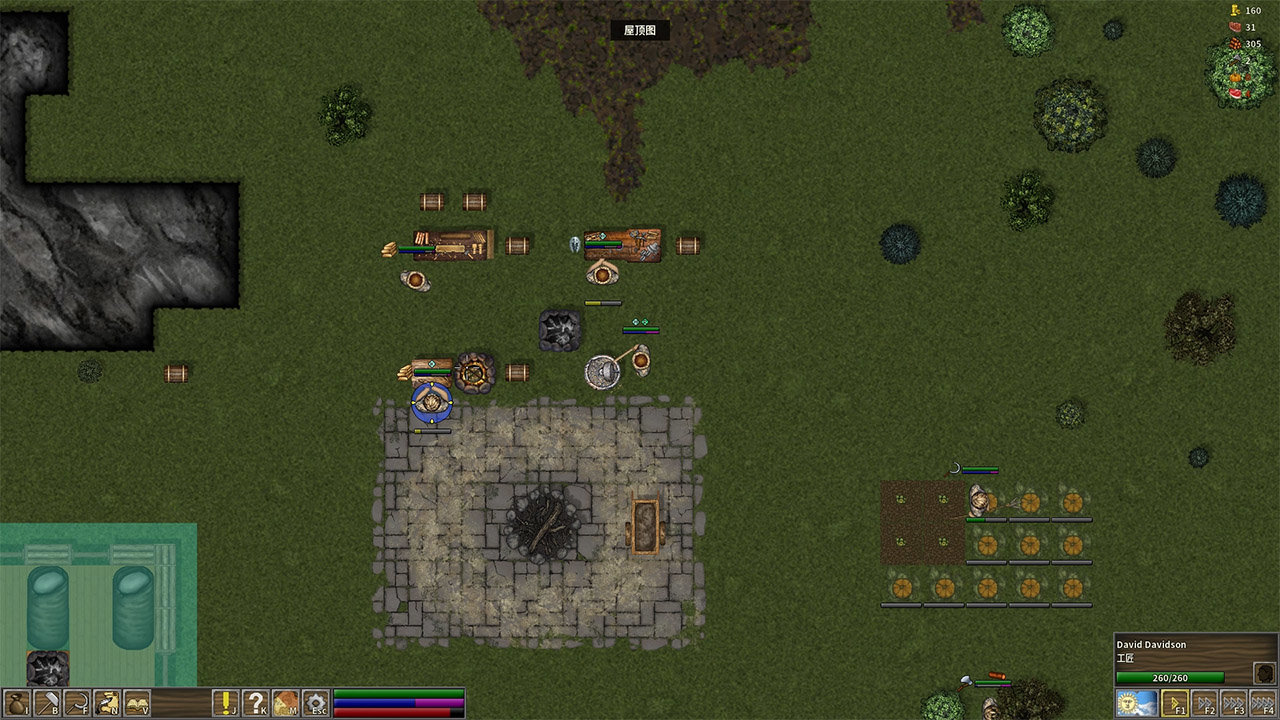Image resolution: width=1280 pixels, height=720 pixels.
Task: Open the inventory bag icon
Action: (17, 703)
